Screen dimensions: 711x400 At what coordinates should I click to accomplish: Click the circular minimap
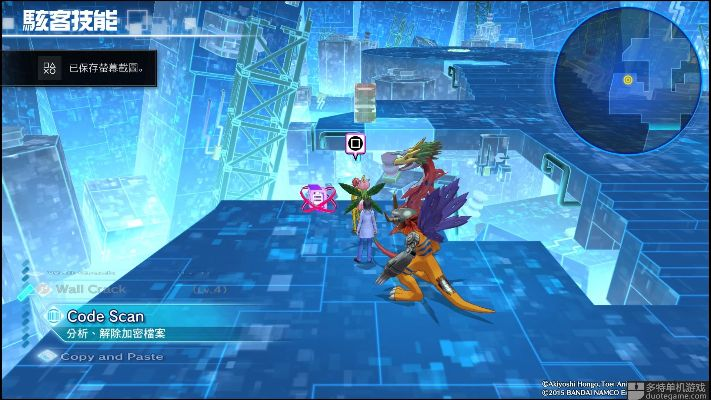click(x=627, y=78)
